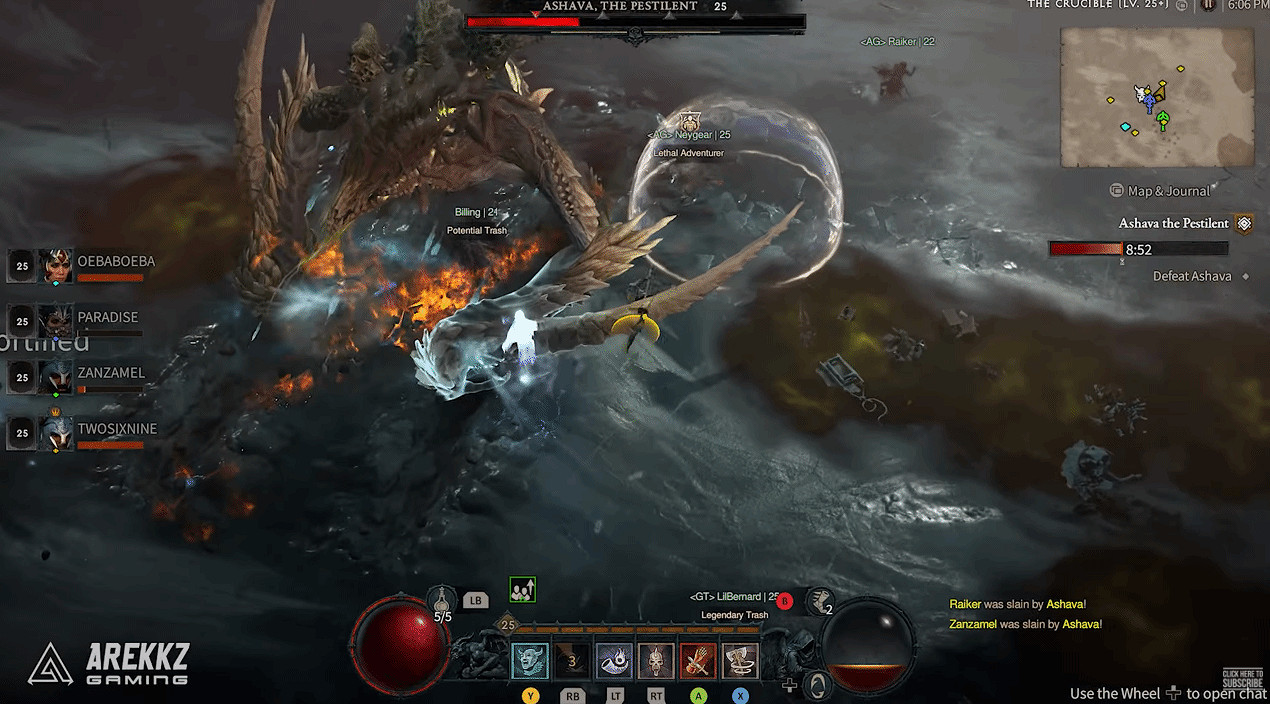Select the Ashava the Pestilent event tracker

tap(1174, 223)
